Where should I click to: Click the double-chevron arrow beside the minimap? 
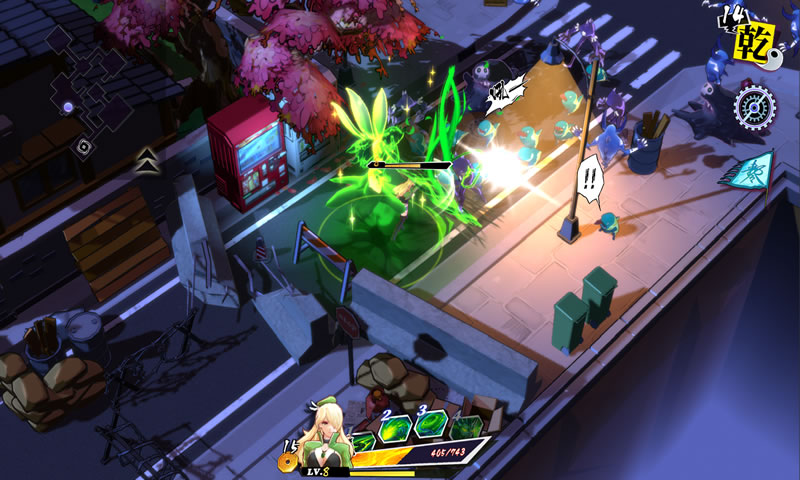[147, 158]
